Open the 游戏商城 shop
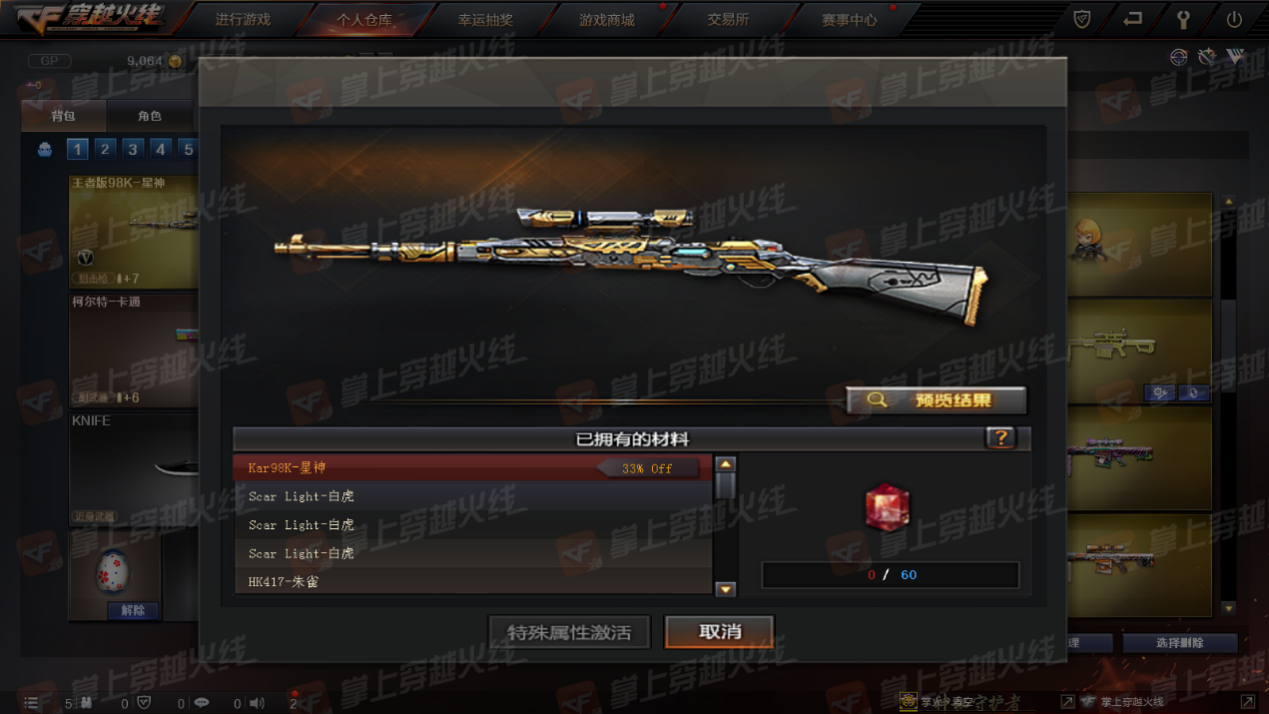The image size is (1269, 714). coord(607,20)
